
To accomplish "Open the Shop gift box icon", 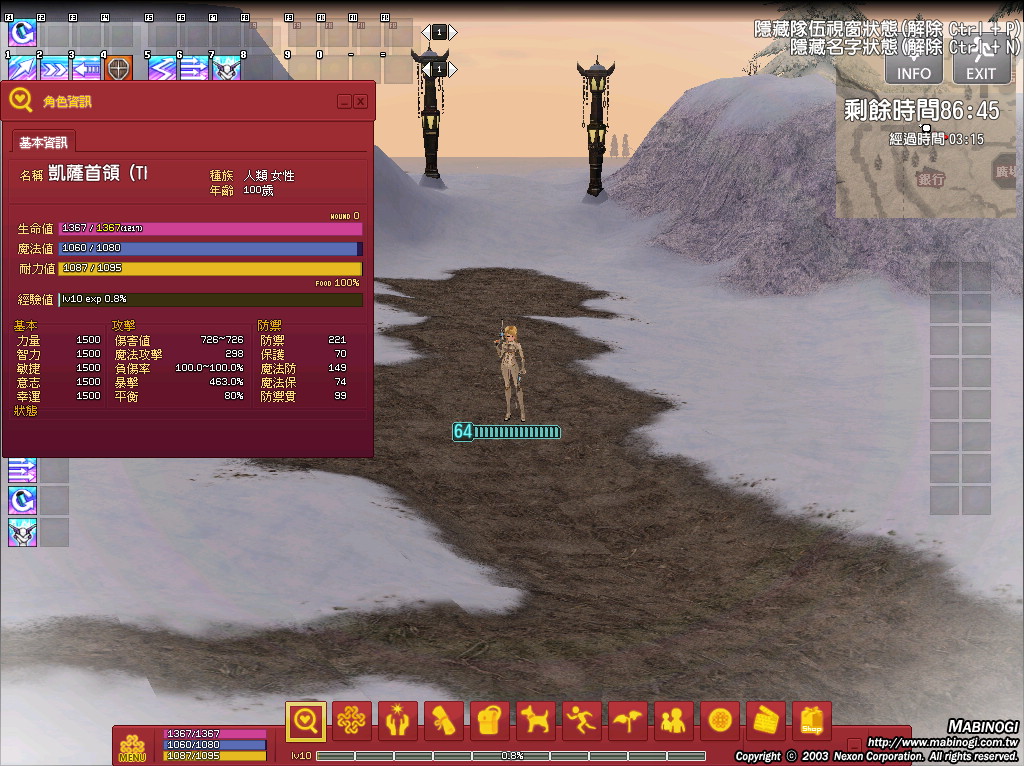I will coord(811,720).
